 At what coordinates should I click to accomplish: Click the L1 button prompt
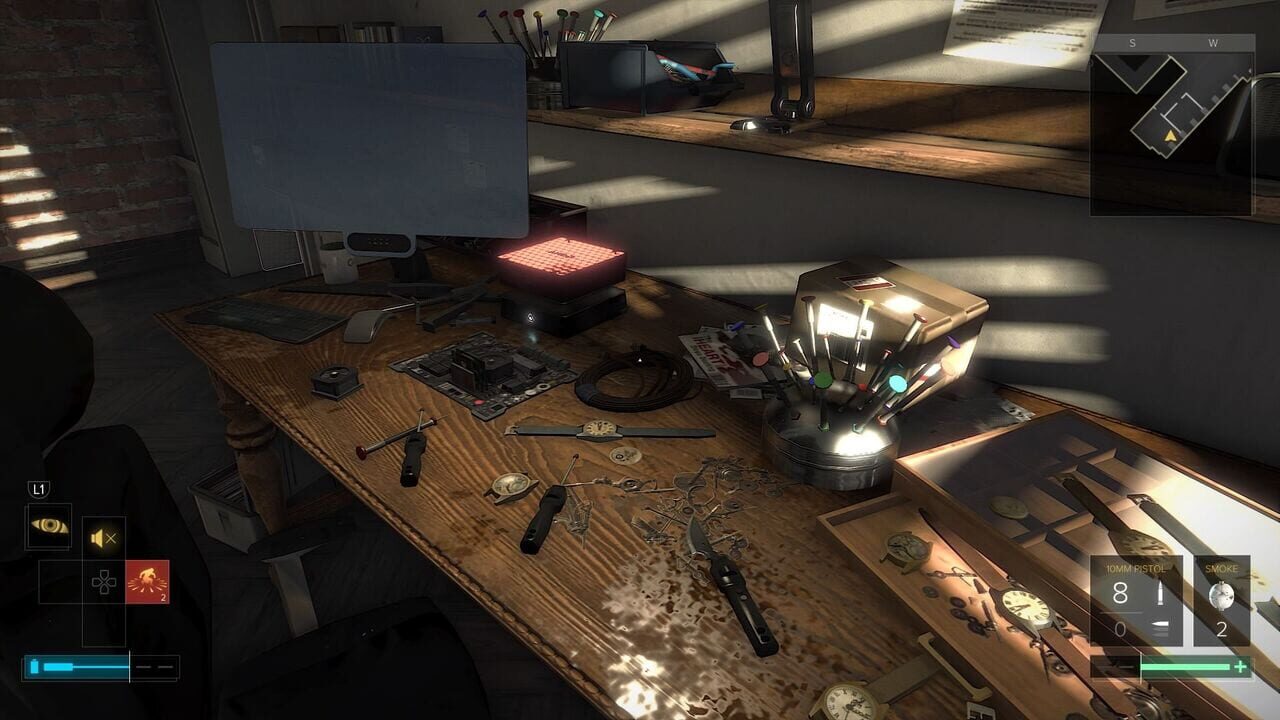click(37, 489)
